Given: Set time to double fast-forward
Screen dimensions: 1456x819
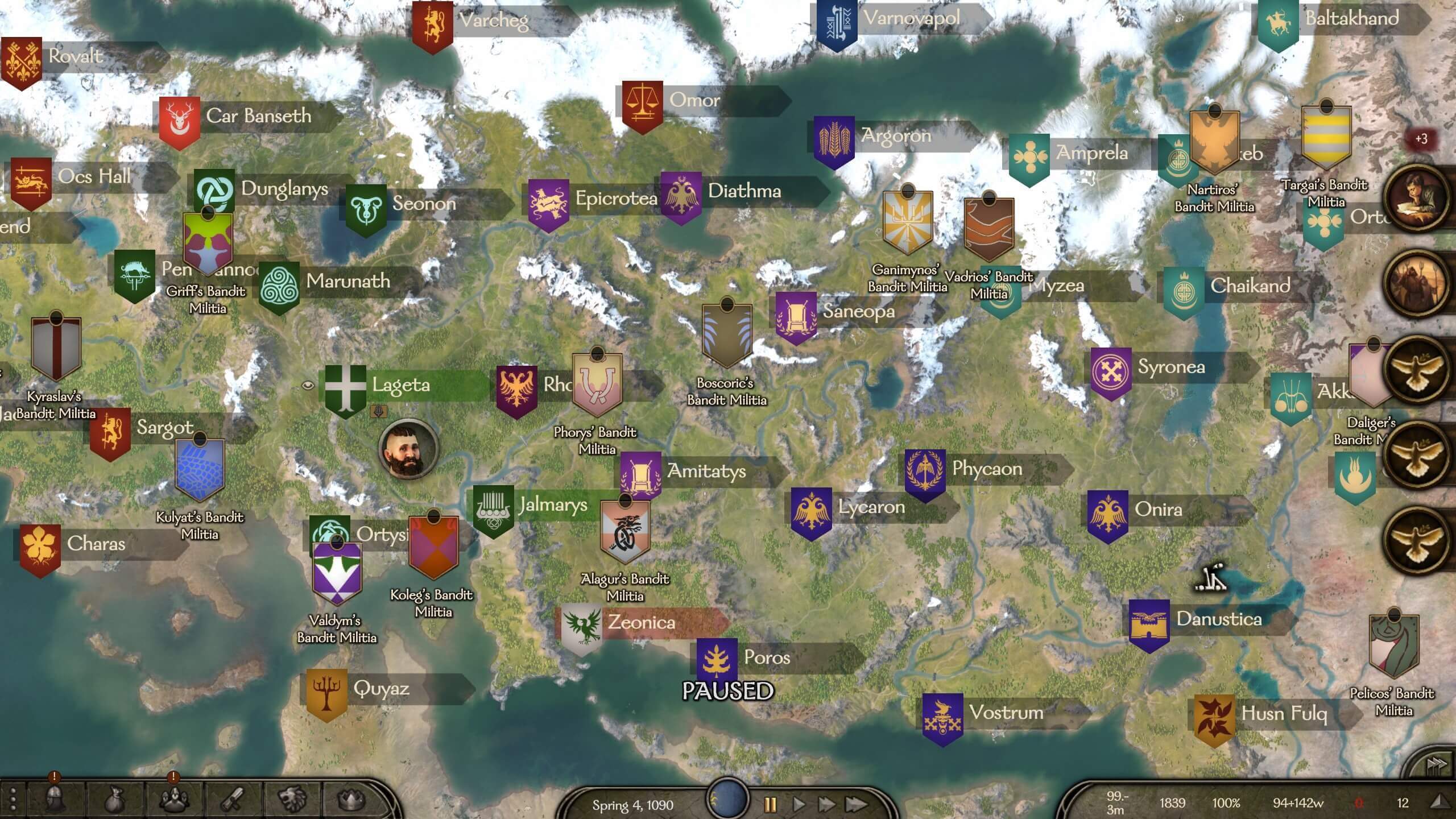Looking at the screenshot, I should pos(826,804).
